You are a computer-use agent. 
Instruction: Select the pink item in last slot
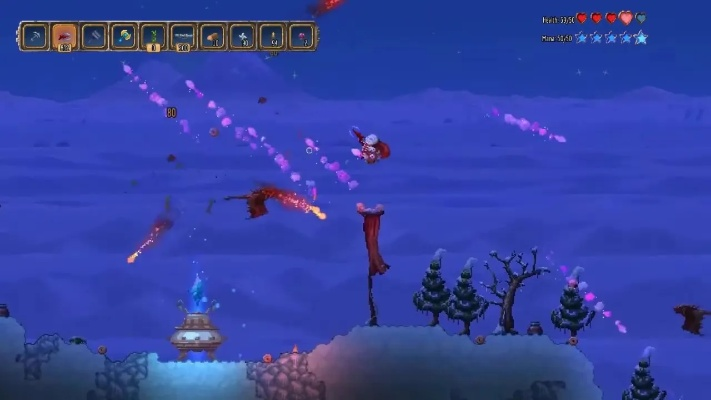point(301,37)
